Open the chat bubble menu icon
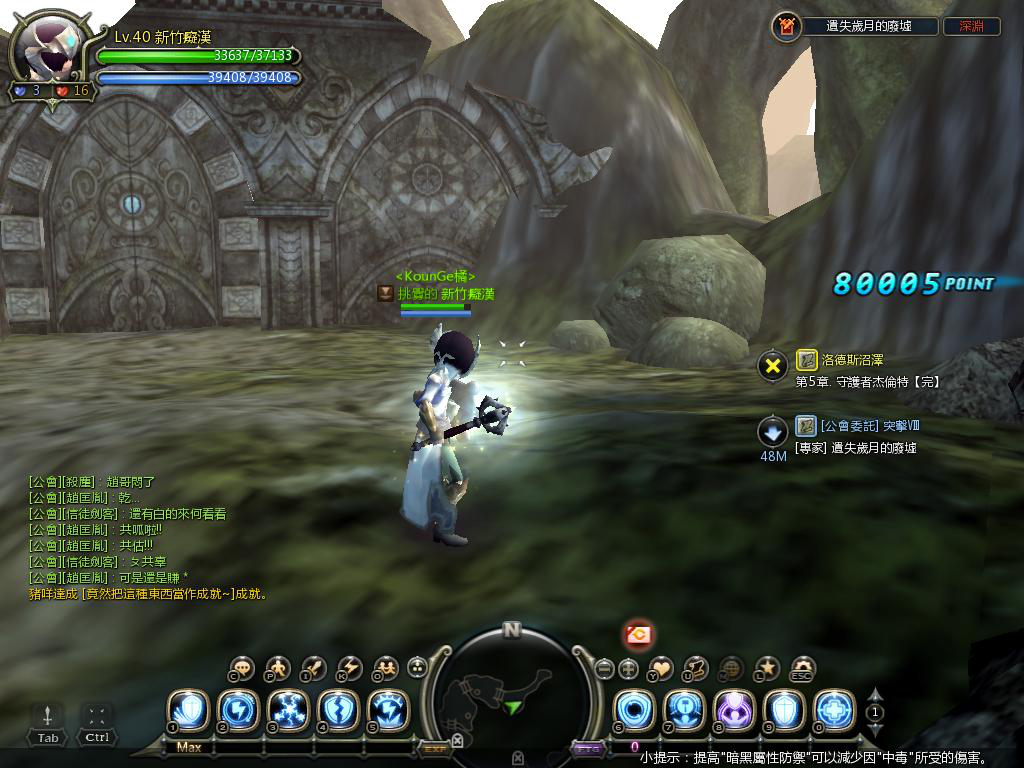The width and height of the screenshot is (1024, 768). coord(243,668)
